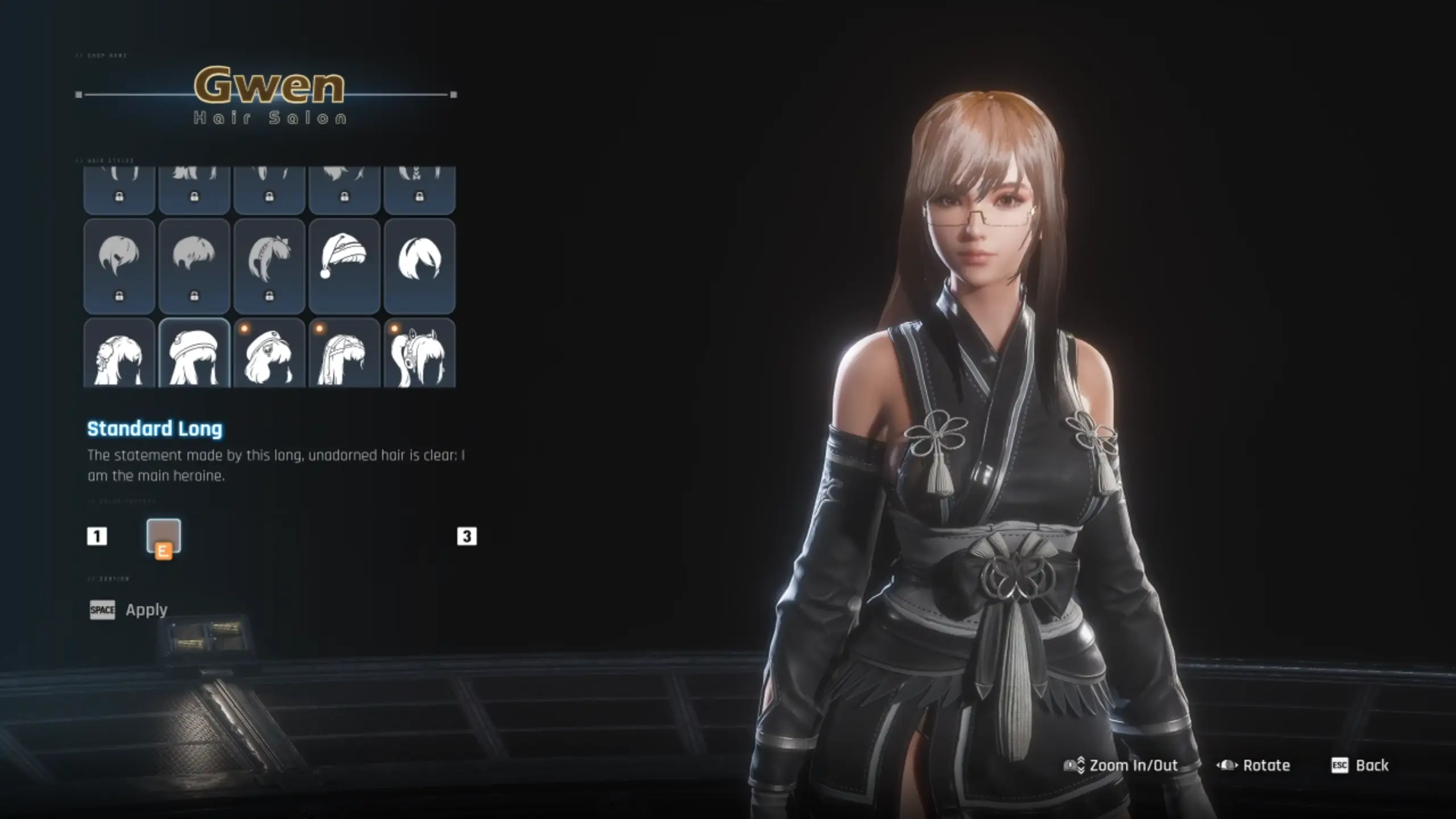
Task: Select the locked asymmetric short hairstyle
Action: coord(119,266)
